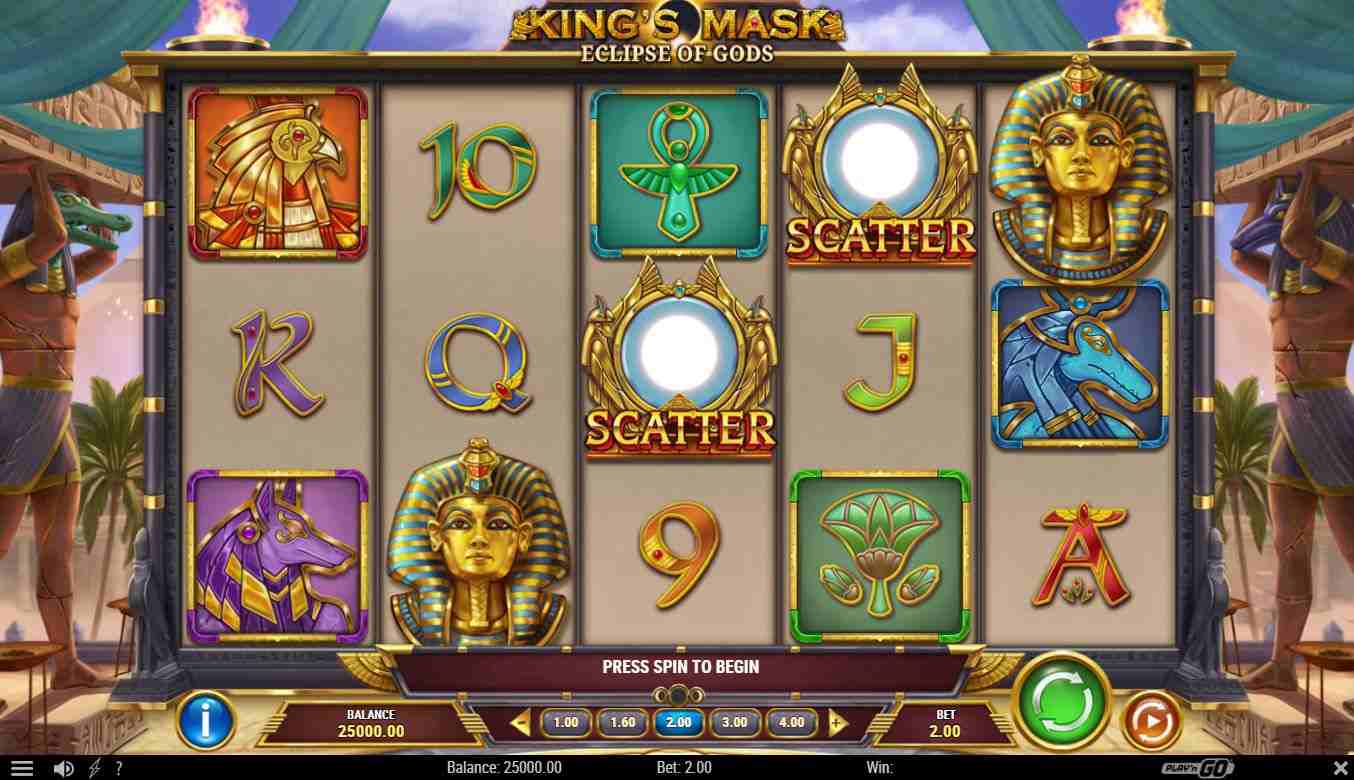Toggle the lightning fast-play icon
This screenshot has height=780, width=1354.
(95, 768)
